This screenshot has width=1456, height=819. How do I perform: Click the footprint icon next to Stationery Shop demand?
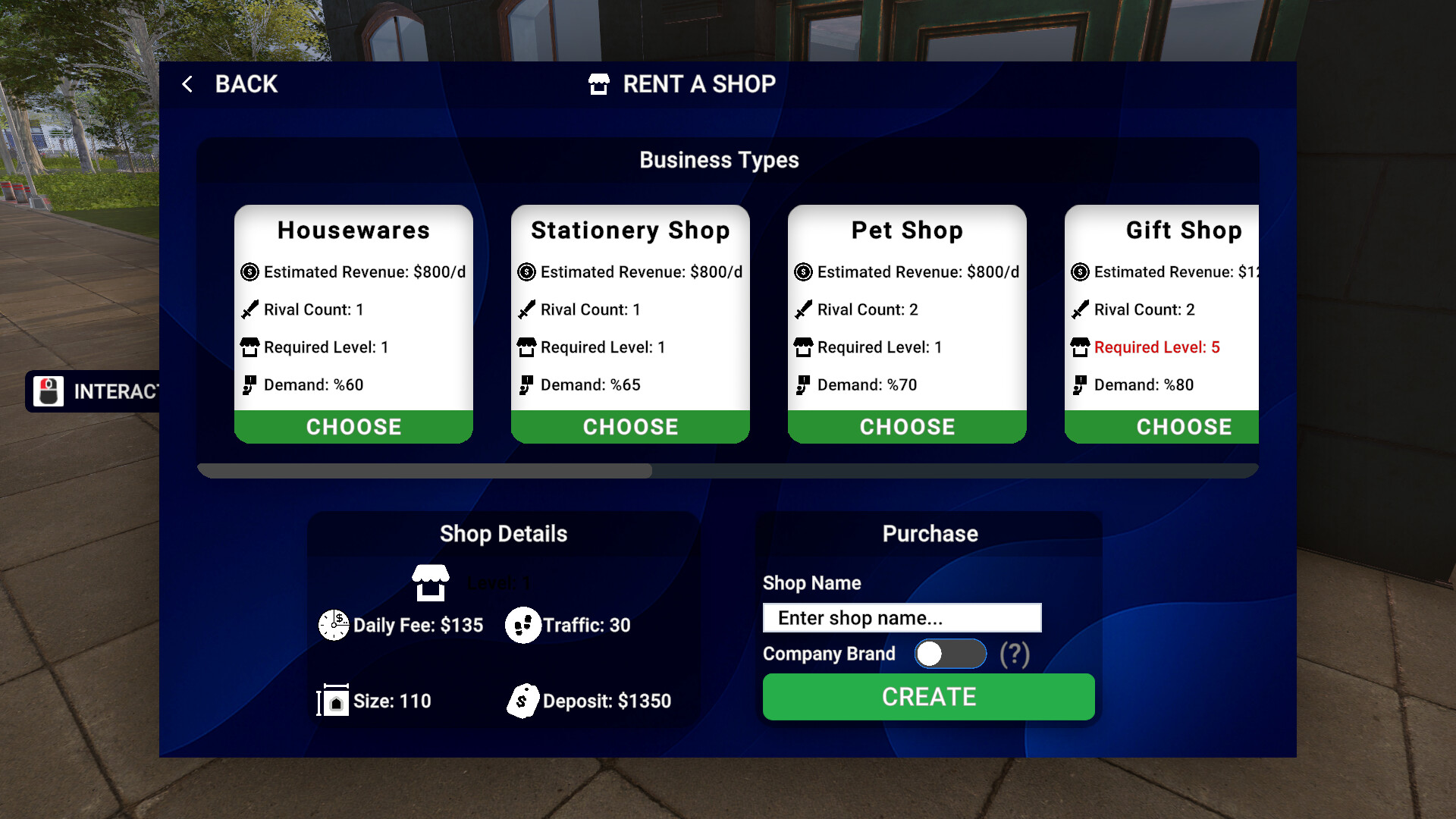[x=525, y=384]
